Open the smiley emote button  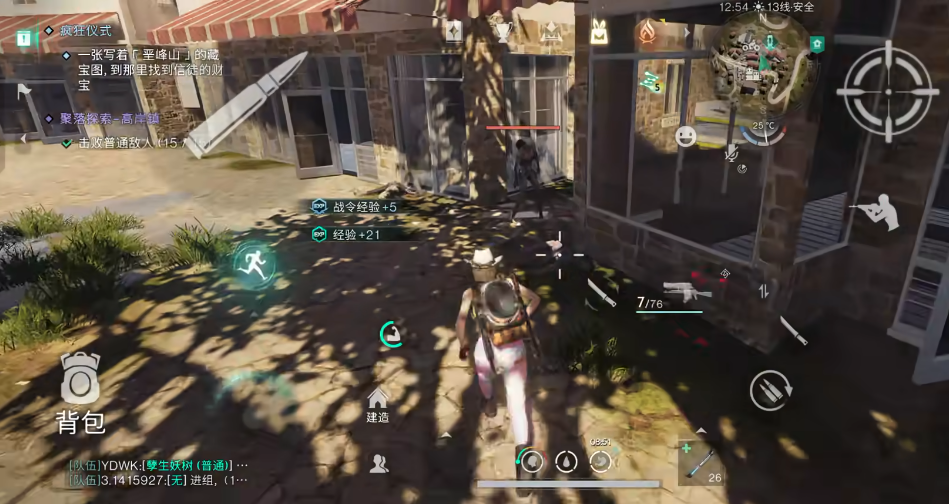point(686,136)
